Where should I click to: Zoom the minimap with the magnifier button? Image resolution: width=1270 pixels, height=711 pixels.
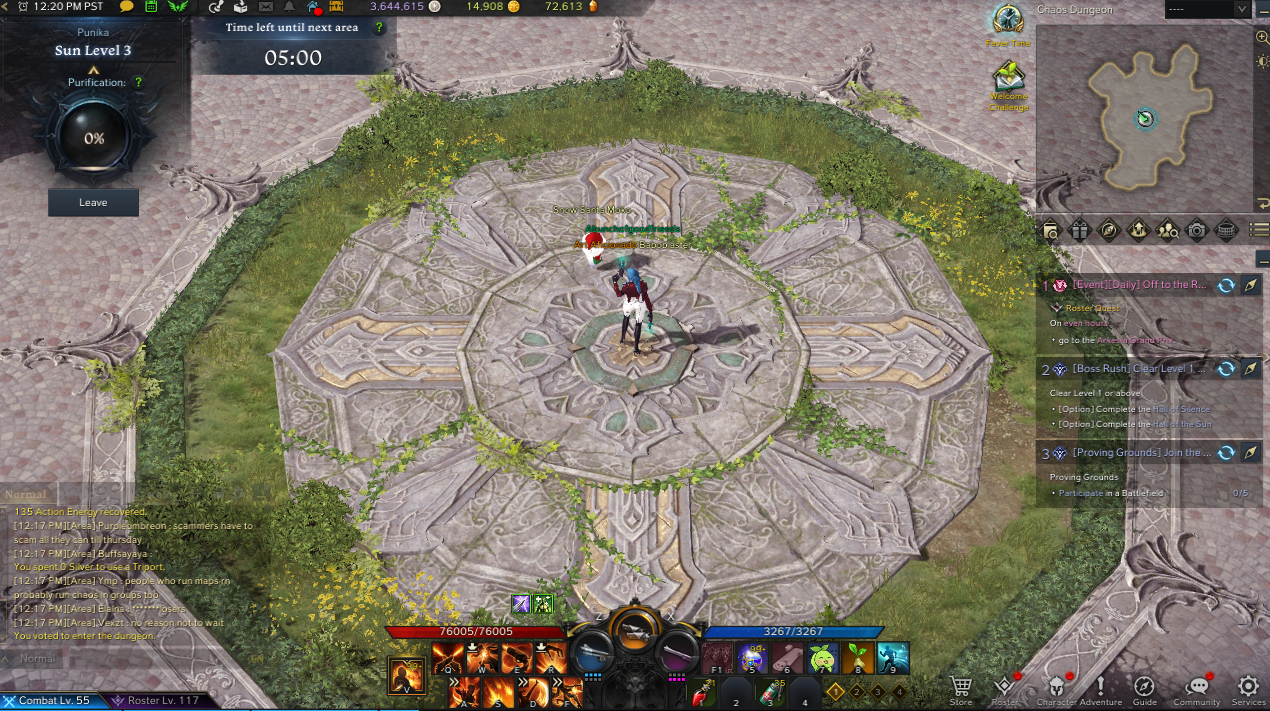pos(1262,37)
